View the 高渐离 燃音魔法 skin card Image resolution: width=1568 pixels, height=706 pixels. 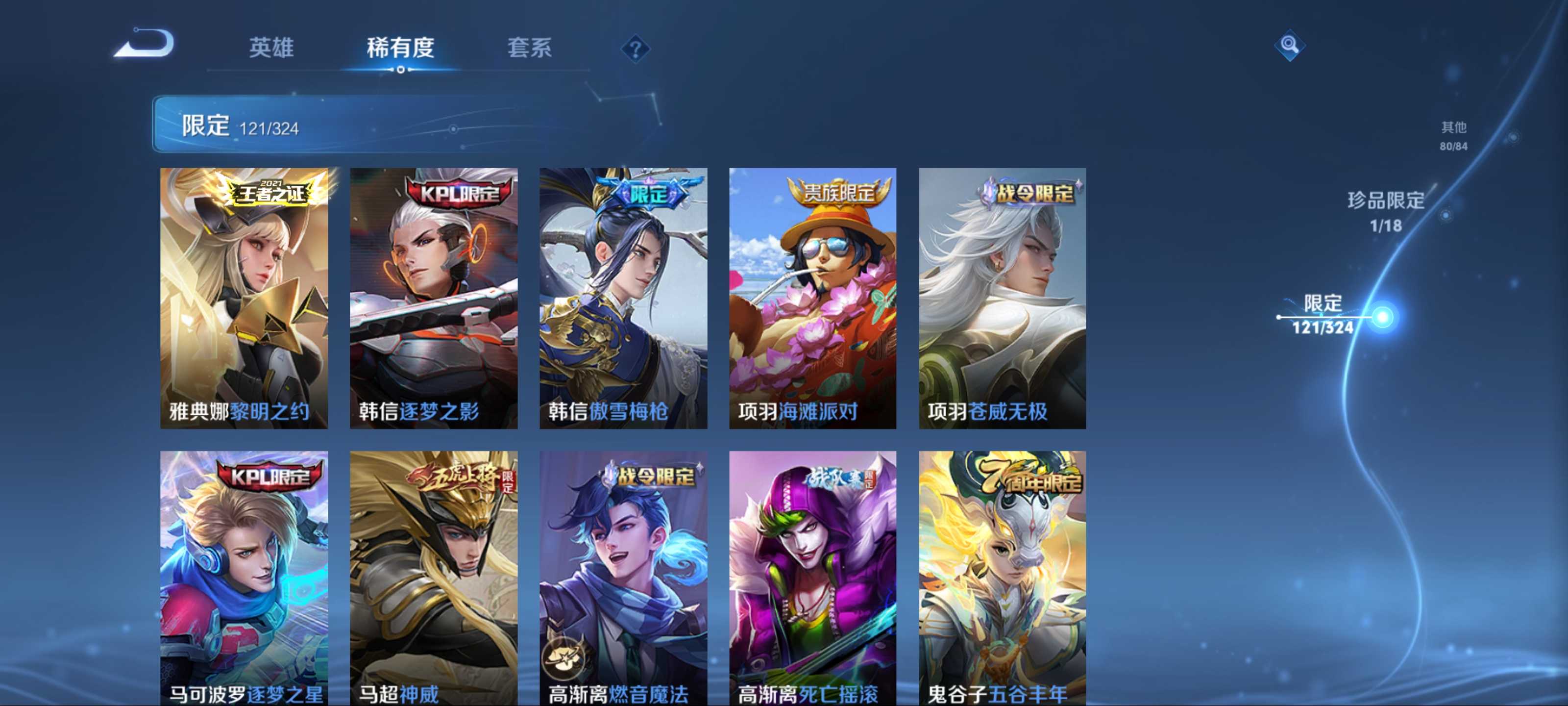[623, 578]
